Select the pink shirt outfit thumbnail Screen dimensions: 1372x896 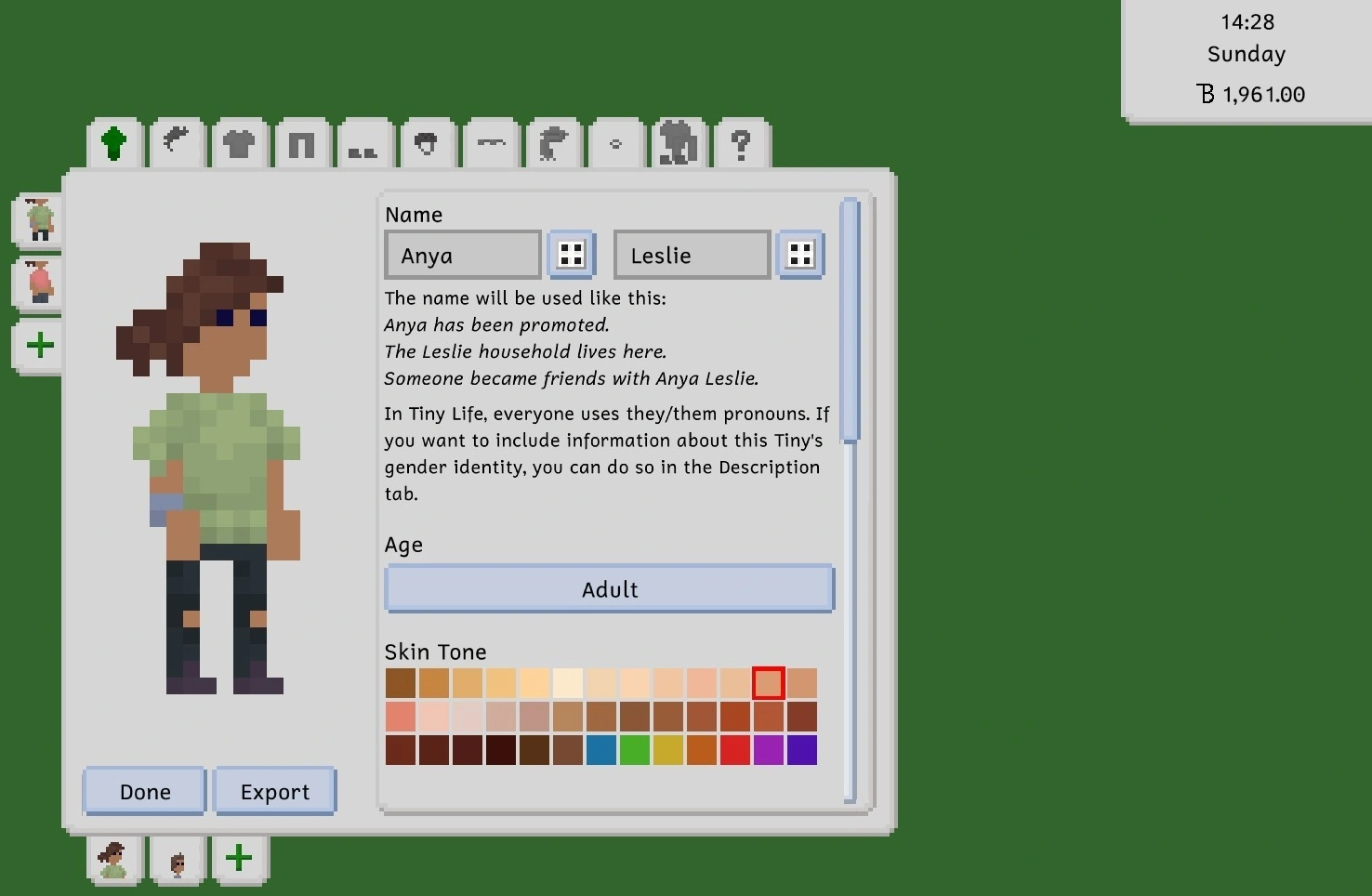(x=39, y=282)
